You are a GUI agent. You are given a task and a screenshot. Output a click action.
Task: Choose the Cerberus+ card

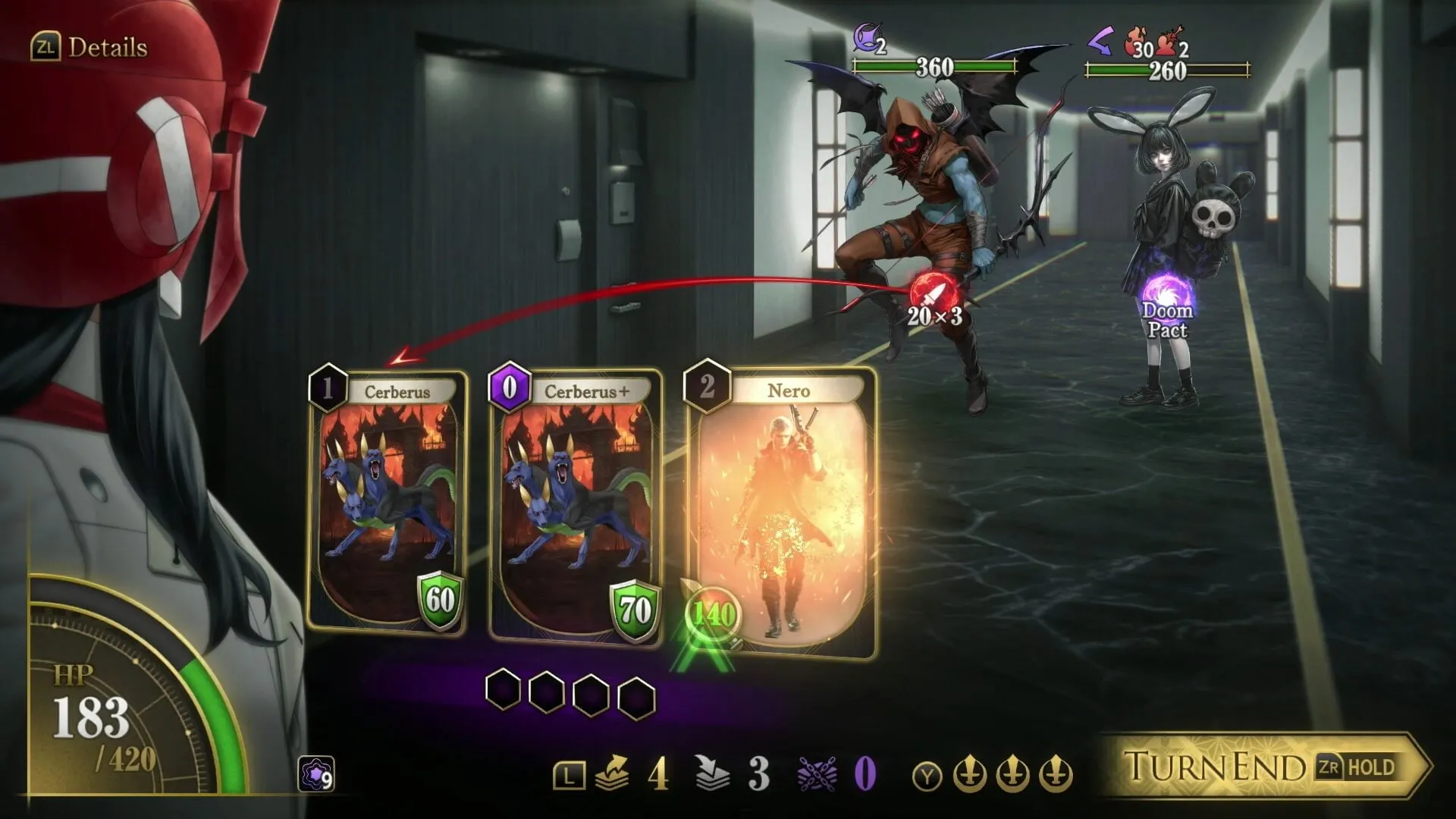click(x=575, y=504)
